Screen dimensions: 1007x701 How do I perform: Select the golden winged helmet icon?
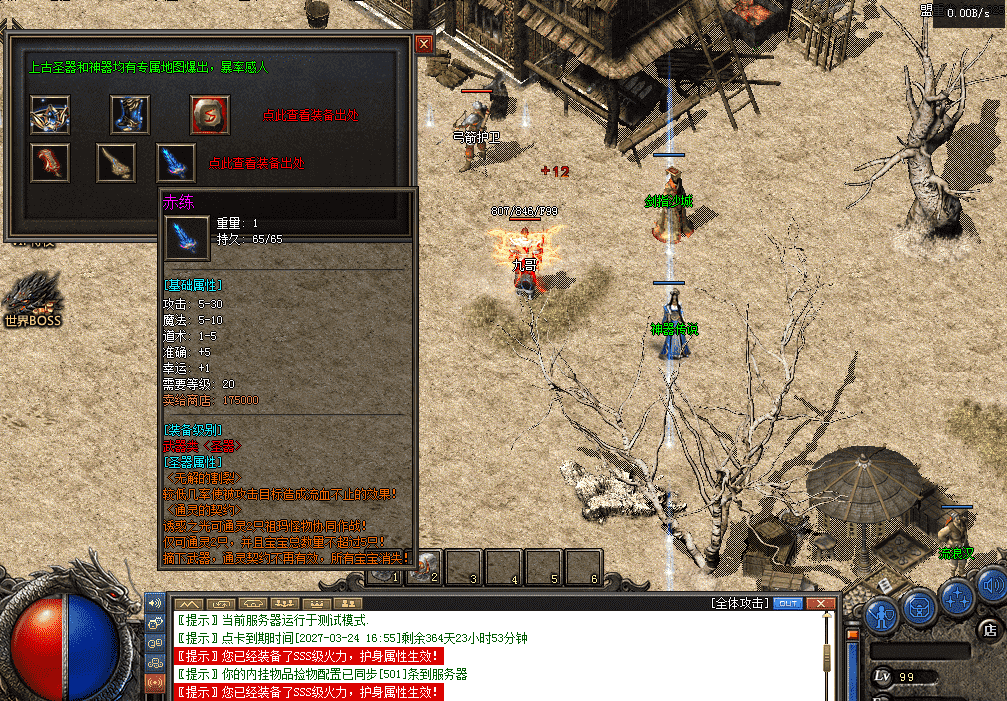(49, 115)
